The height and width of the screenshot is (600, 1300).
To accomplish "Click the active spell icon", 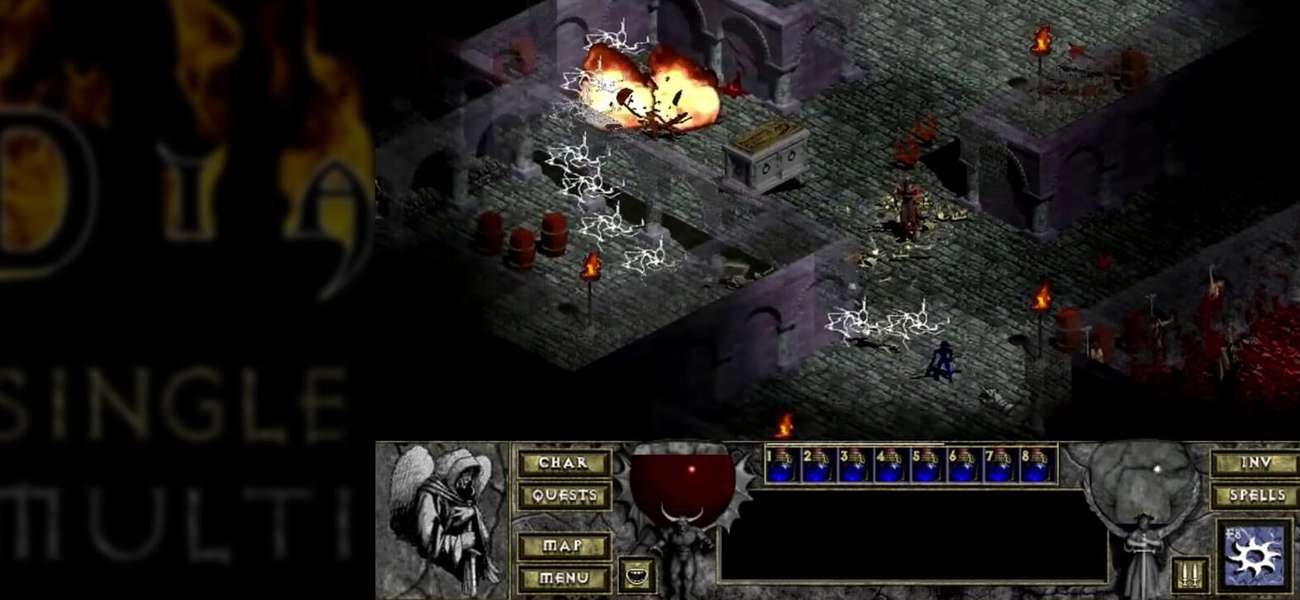I will pyautogui.click(x=1252, y=555).
